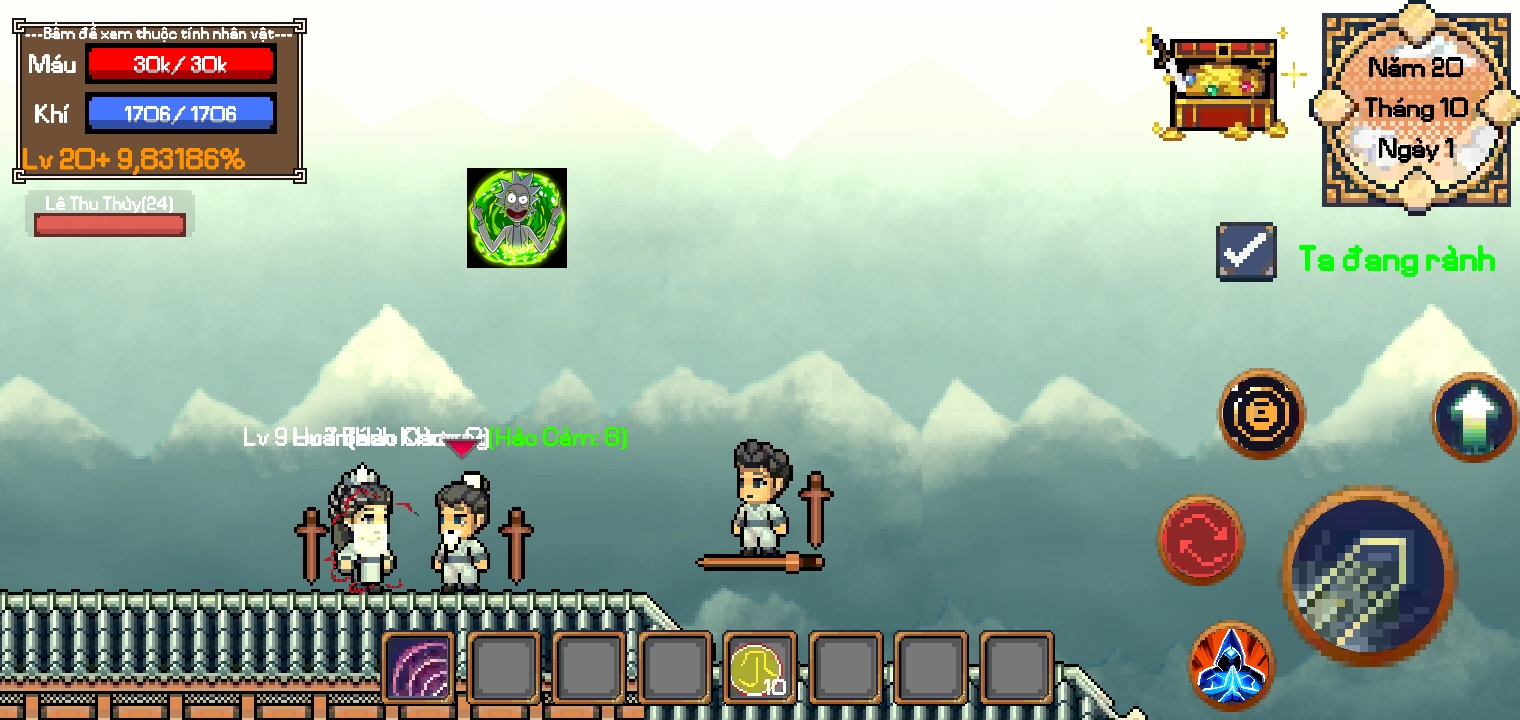Select Ngày 1 on the calendar
This screenshot has height=720, width=1520.
tap(1415, 148)
